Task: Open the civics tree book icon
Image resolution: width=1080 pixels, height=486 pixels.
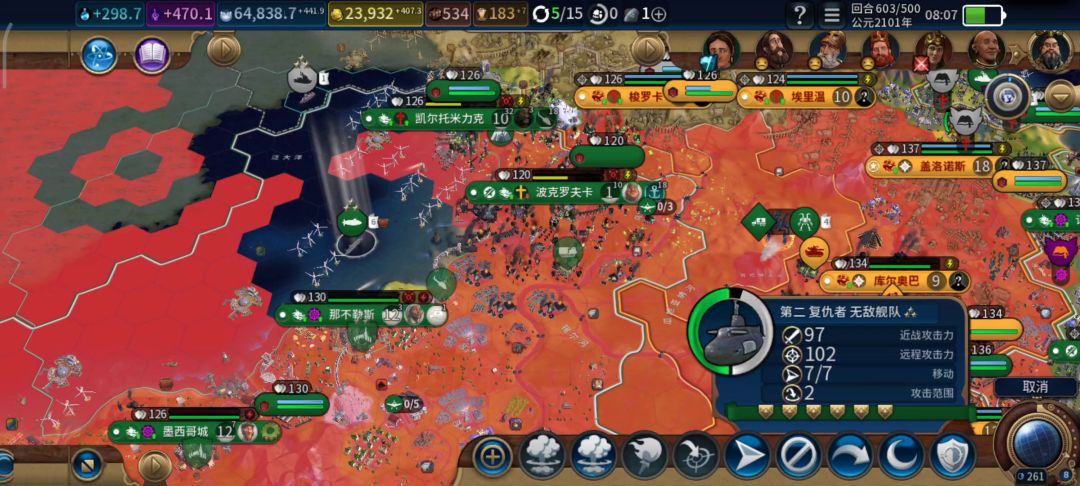Action: click(x=151, y=54)
